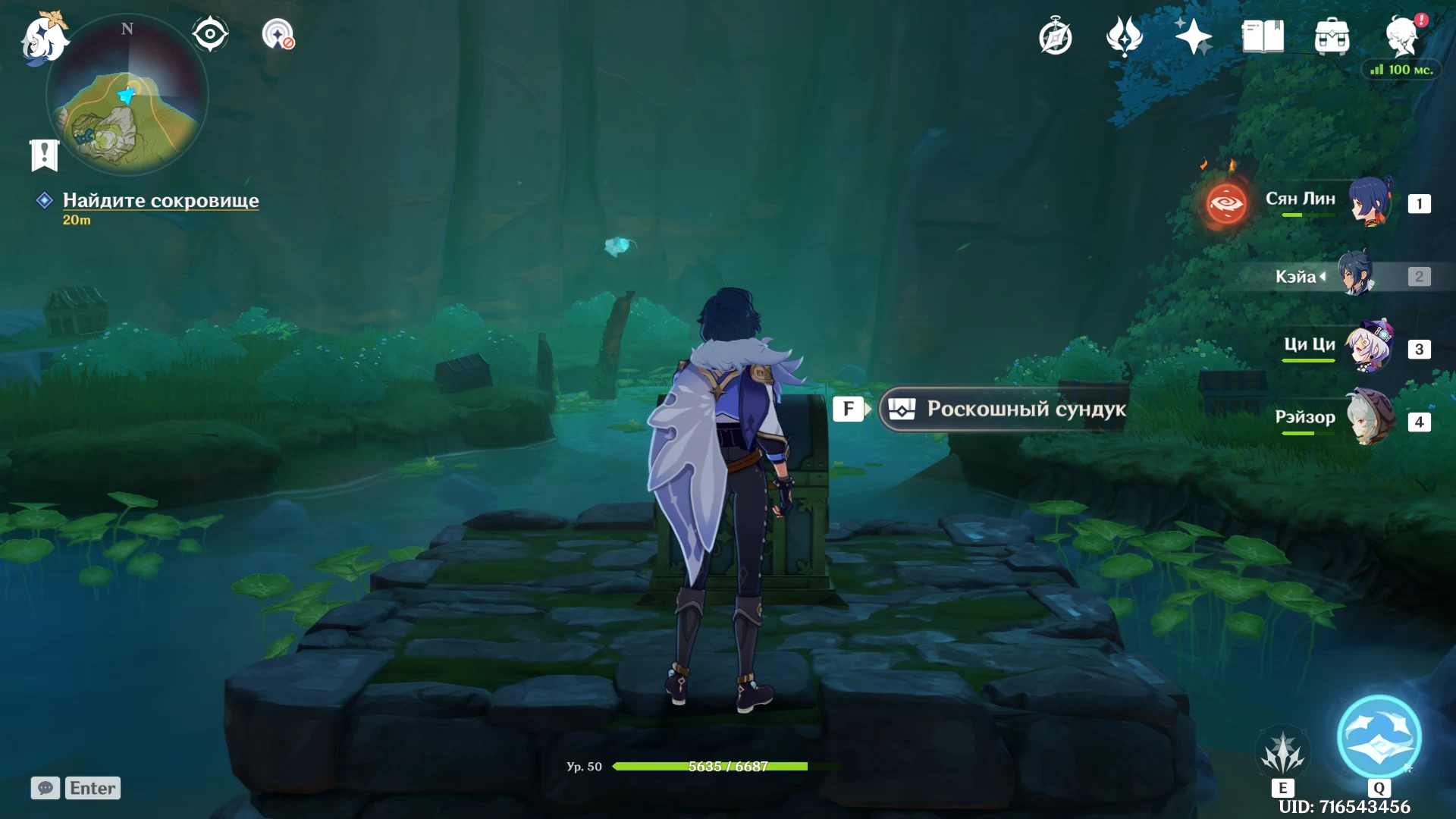
Task: Open the character menu head icon
Action: click(1401, 36)
